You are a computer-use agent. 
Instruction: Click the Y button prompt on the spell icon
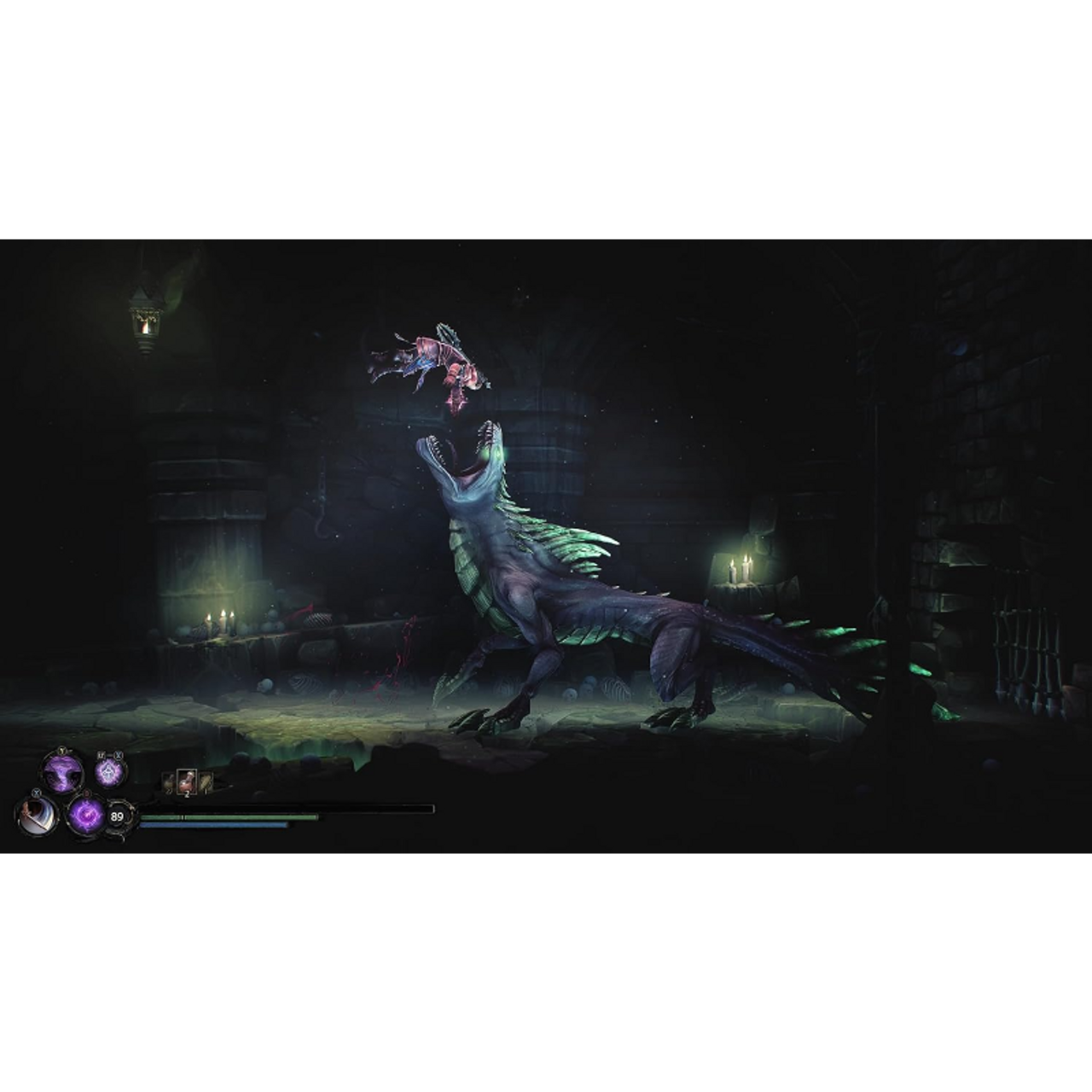click(x=61, y=750)
